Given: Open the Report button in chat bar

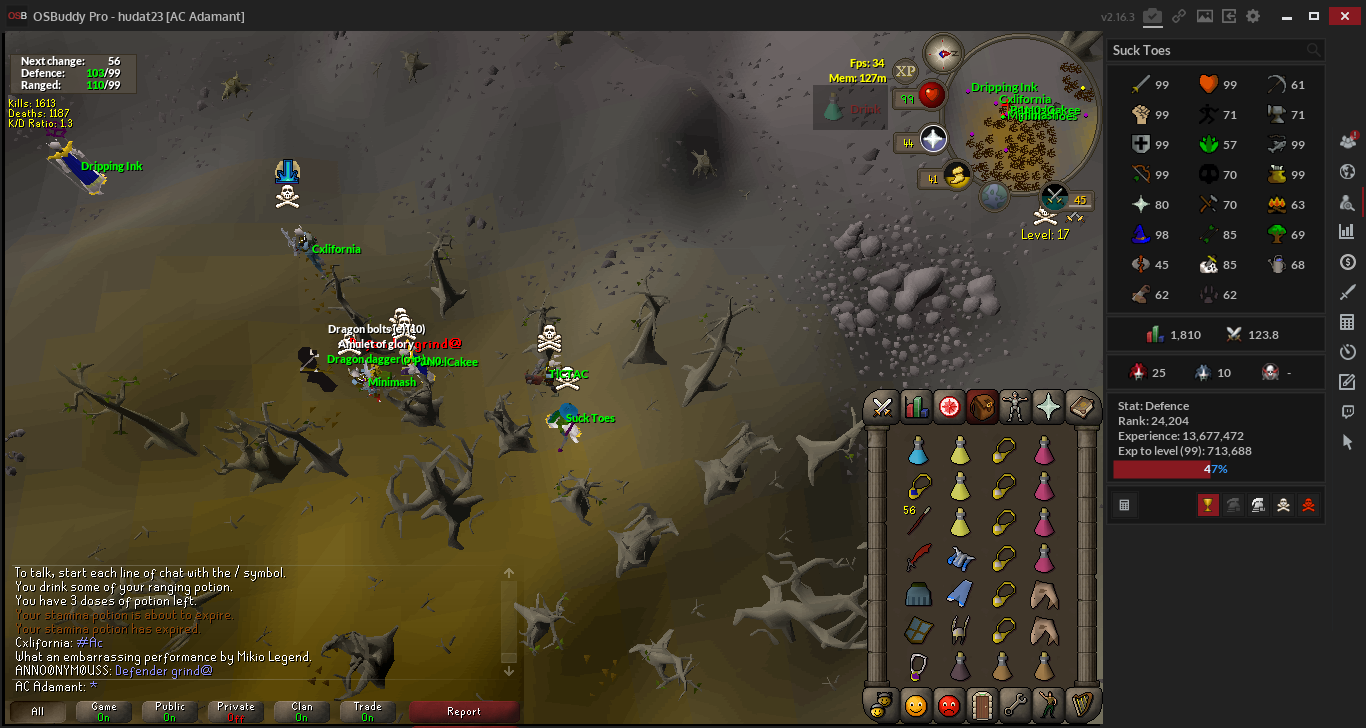Looking at the screenshot, I should pyautogui.click(x=463, y=711).
